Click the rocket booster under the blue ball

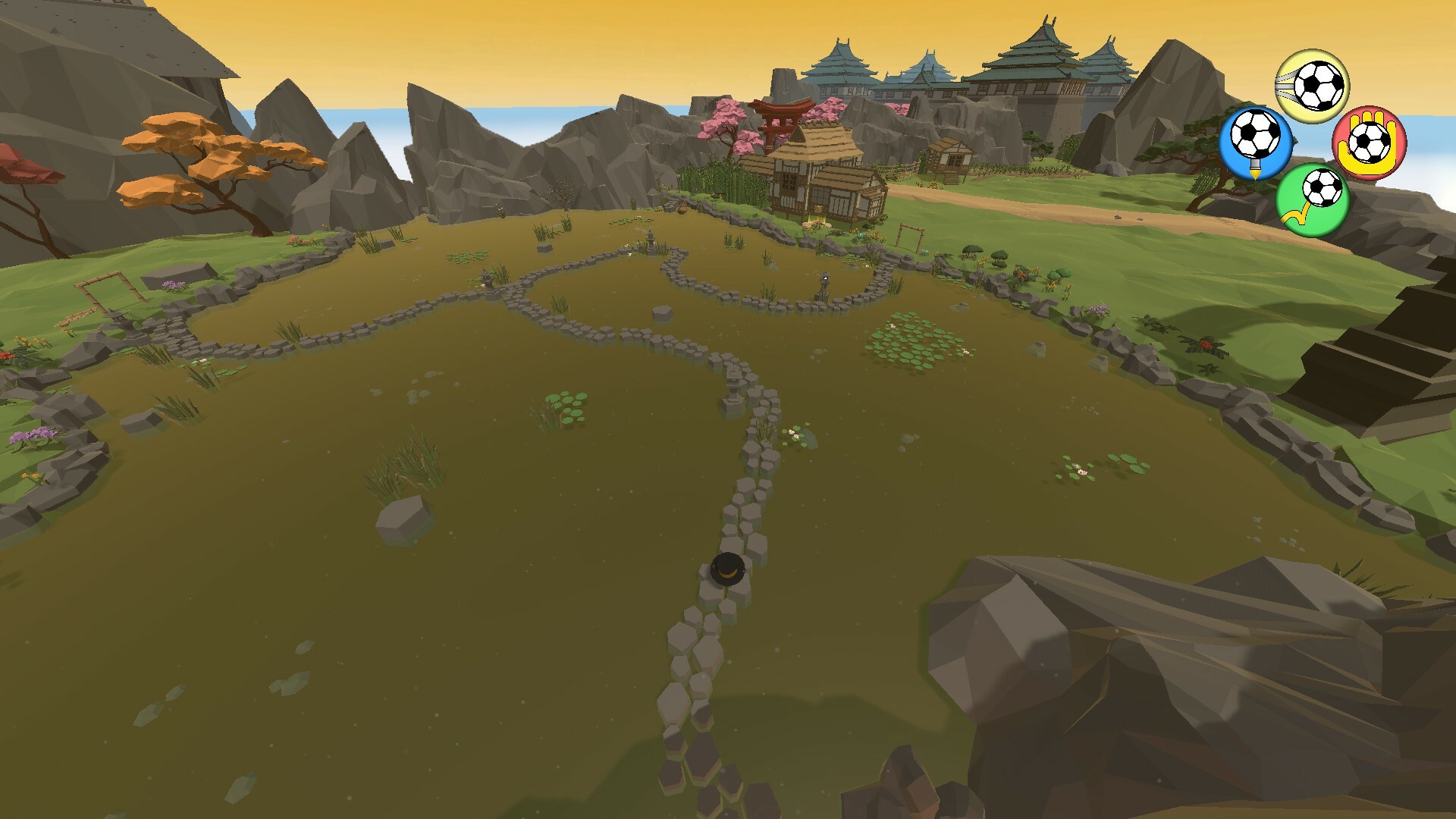pos(1254,167)
